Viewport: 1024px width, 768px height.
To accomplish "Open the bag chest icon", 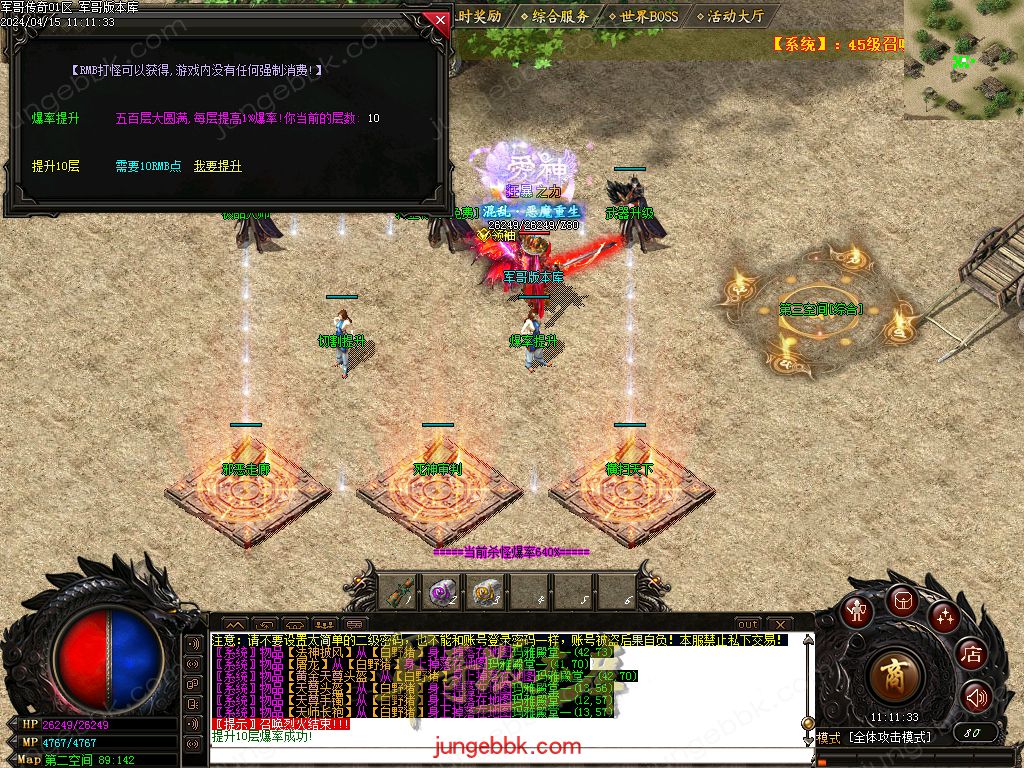I will coord(901,600).
